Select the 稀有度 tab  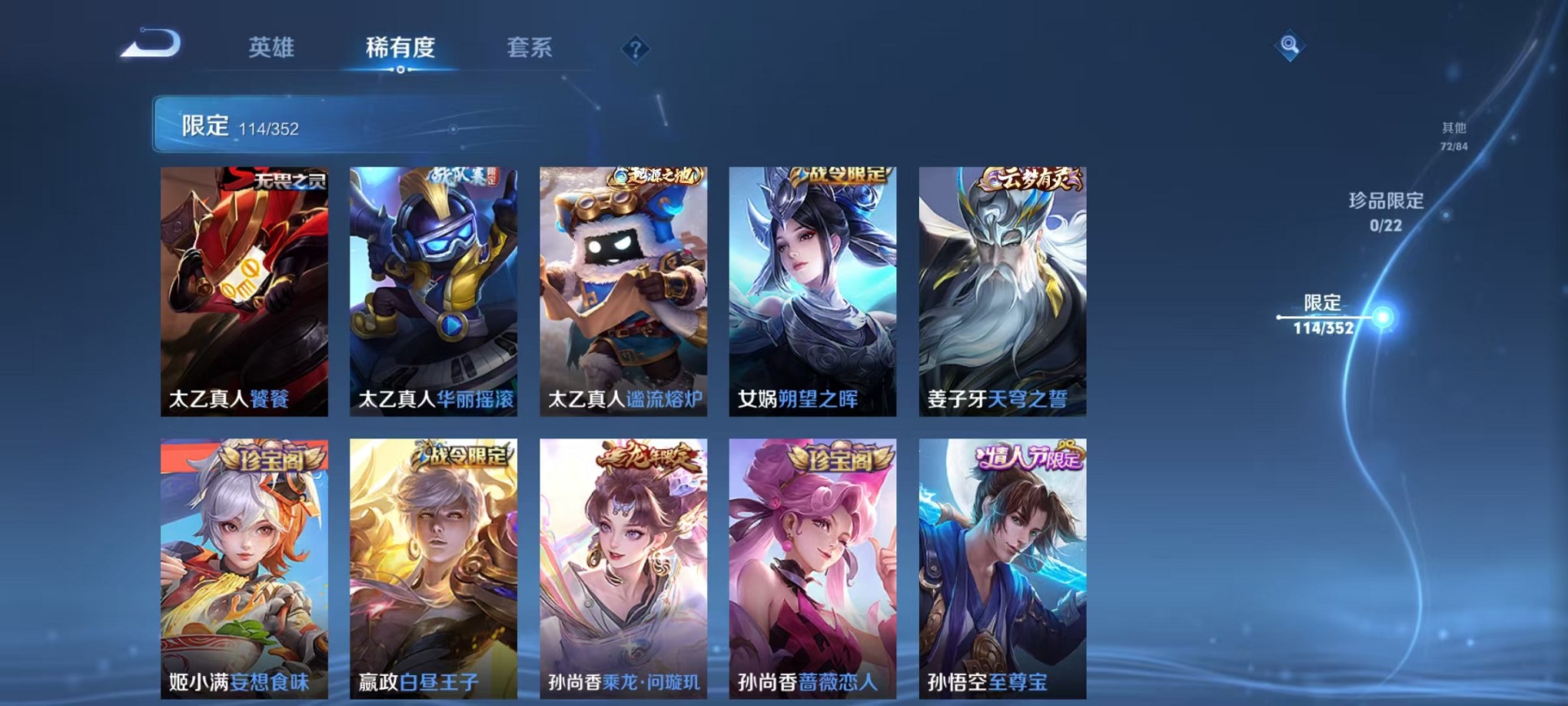click(400, 48)
